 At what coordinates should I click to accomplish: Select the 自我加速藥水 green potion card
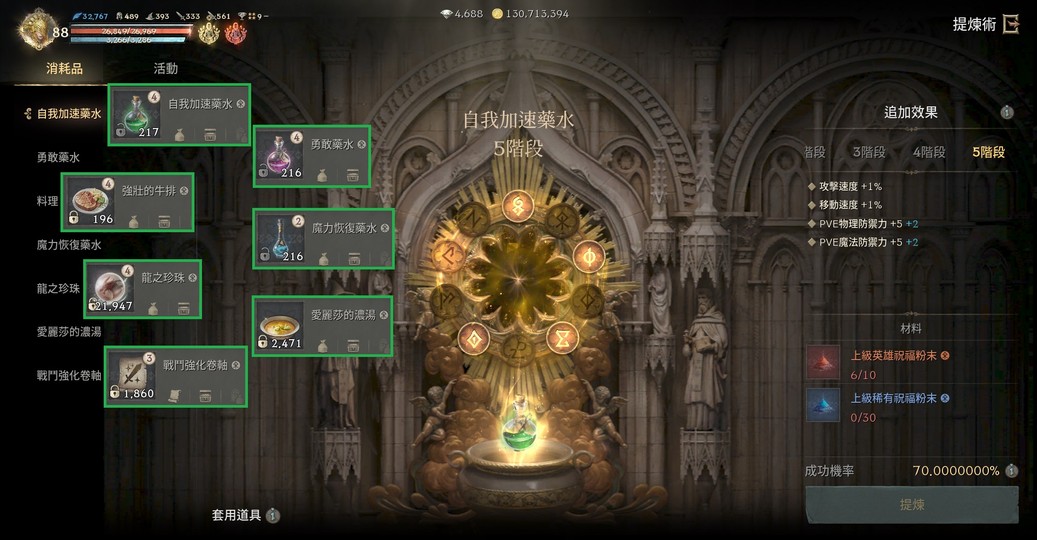179,115
